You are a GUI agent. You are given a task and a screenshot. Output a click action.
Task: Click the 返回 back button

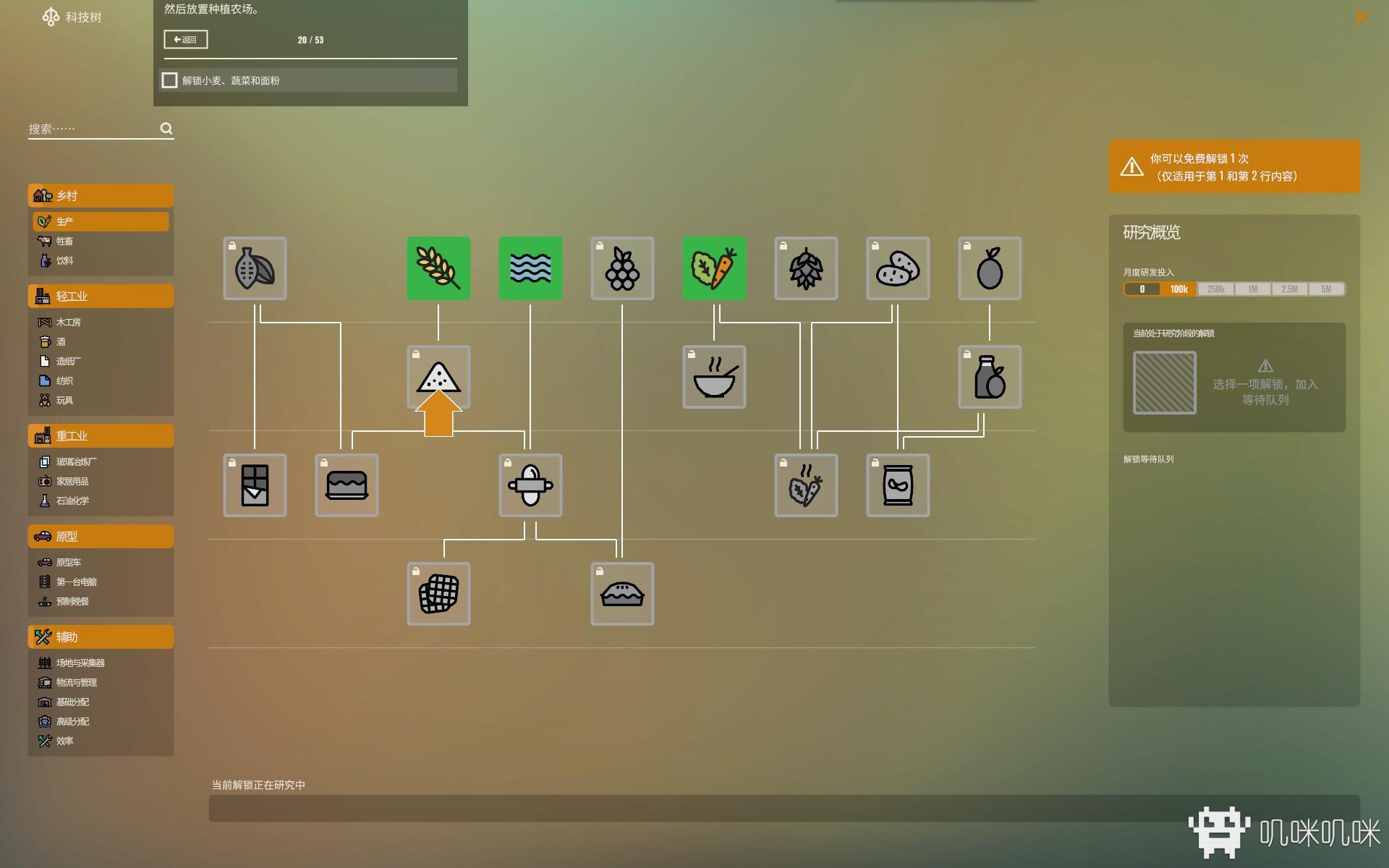click(186, 40)
